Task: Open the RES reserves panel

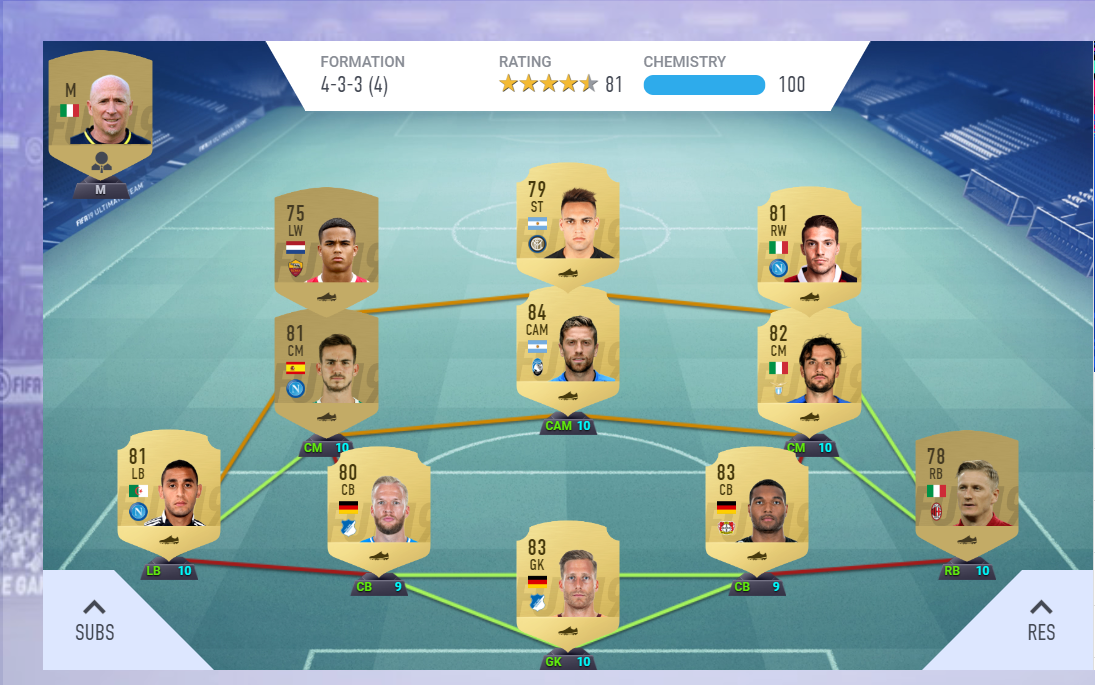Action: click(1041, 621)
